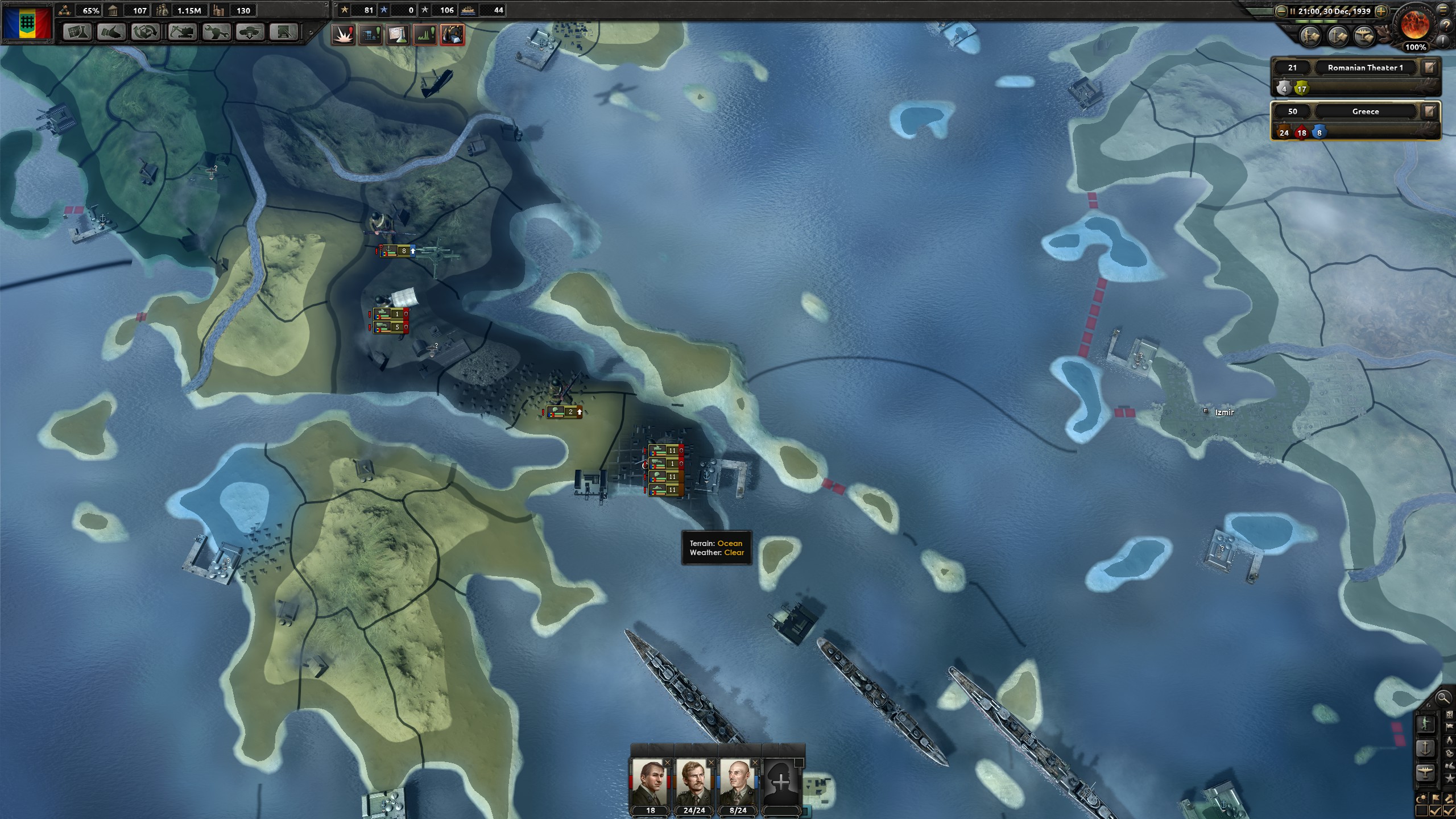
Task: Check the empty checkbox near map options
Action: [x=1420, y=810]
